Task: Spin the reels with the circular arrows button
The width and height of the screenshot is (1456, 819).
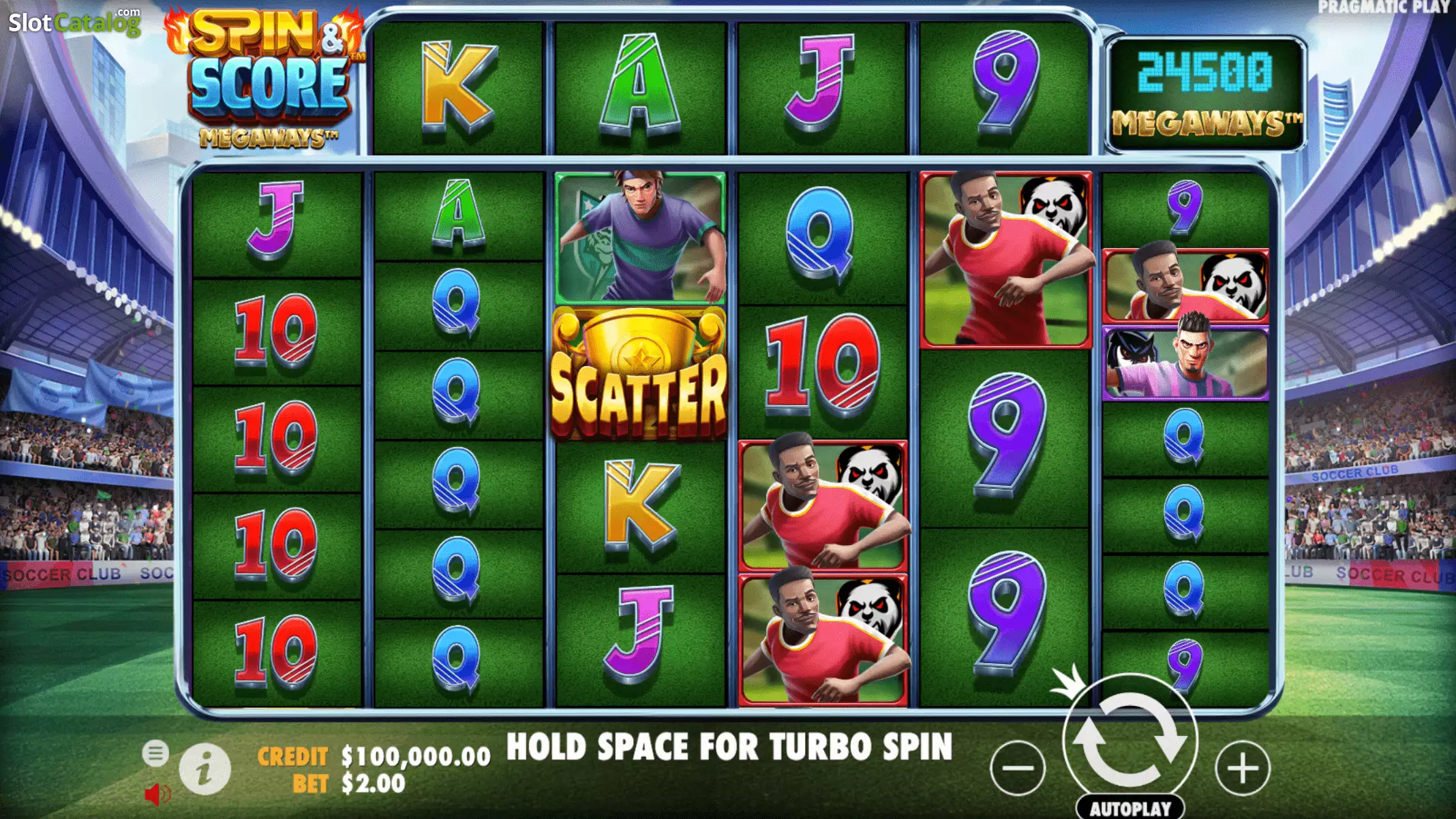Action: [1130, 741]
